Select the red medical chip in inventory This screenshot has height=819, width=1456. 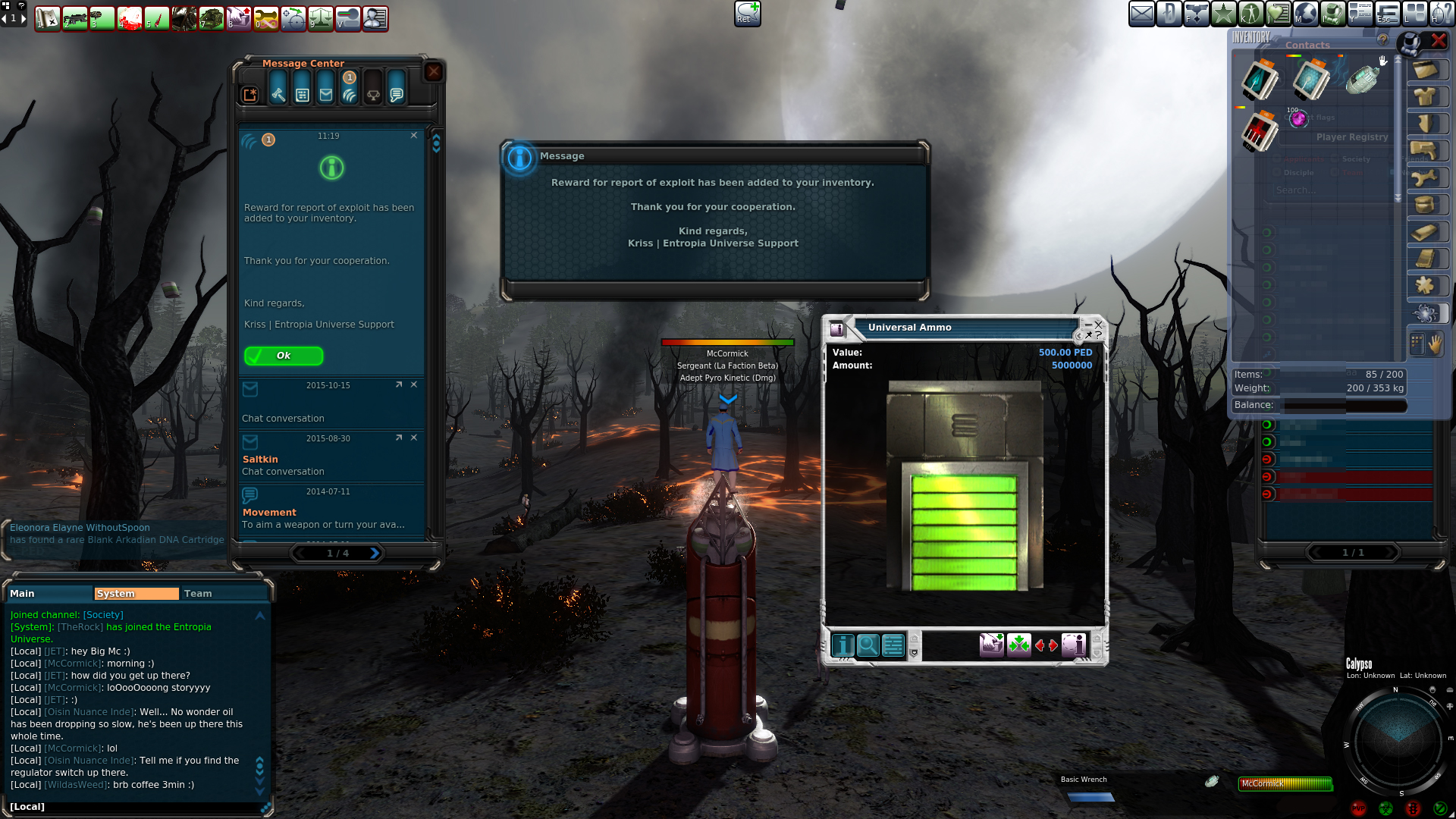[1260, 130]
